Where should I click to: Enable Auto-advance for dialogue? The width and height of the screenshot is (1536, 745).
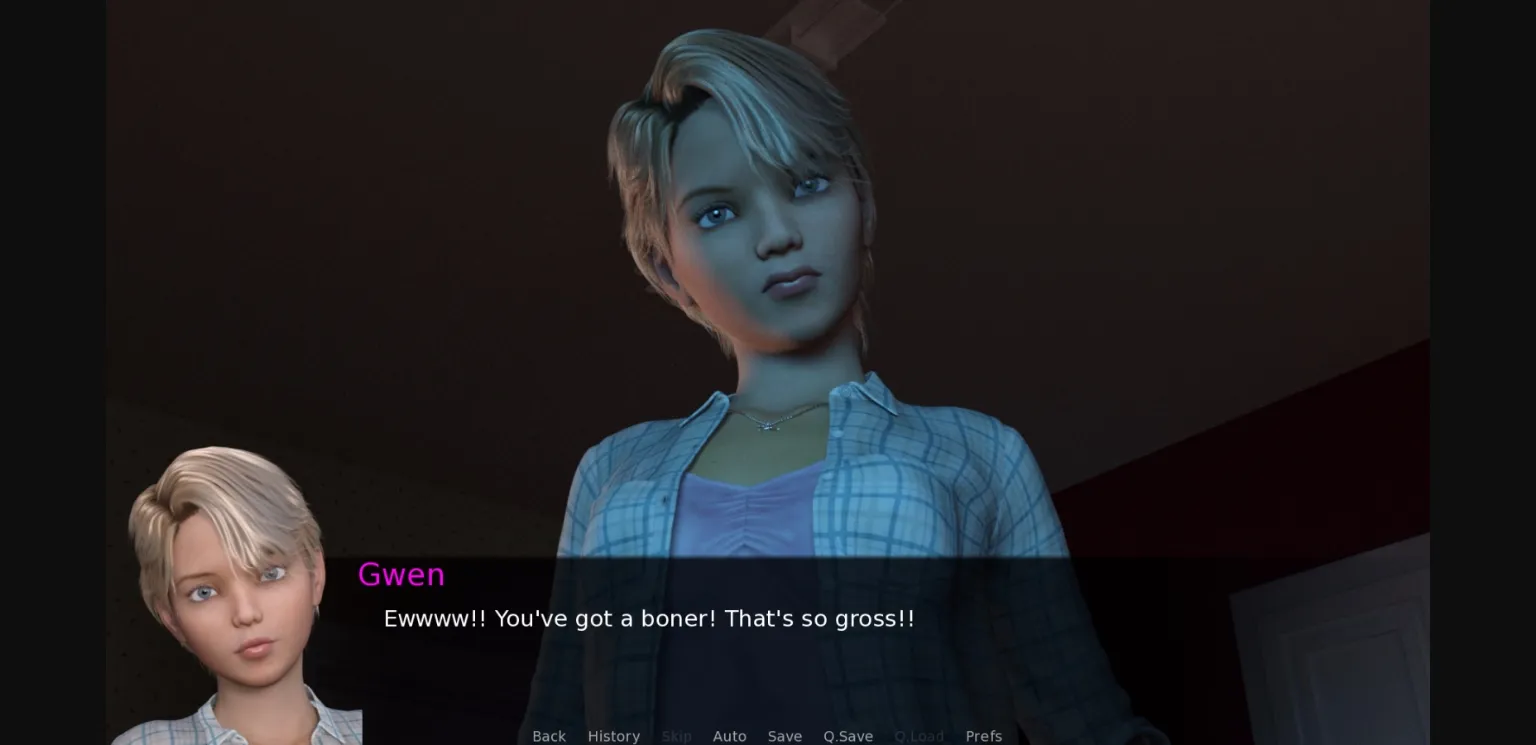(x=729, y=736)
